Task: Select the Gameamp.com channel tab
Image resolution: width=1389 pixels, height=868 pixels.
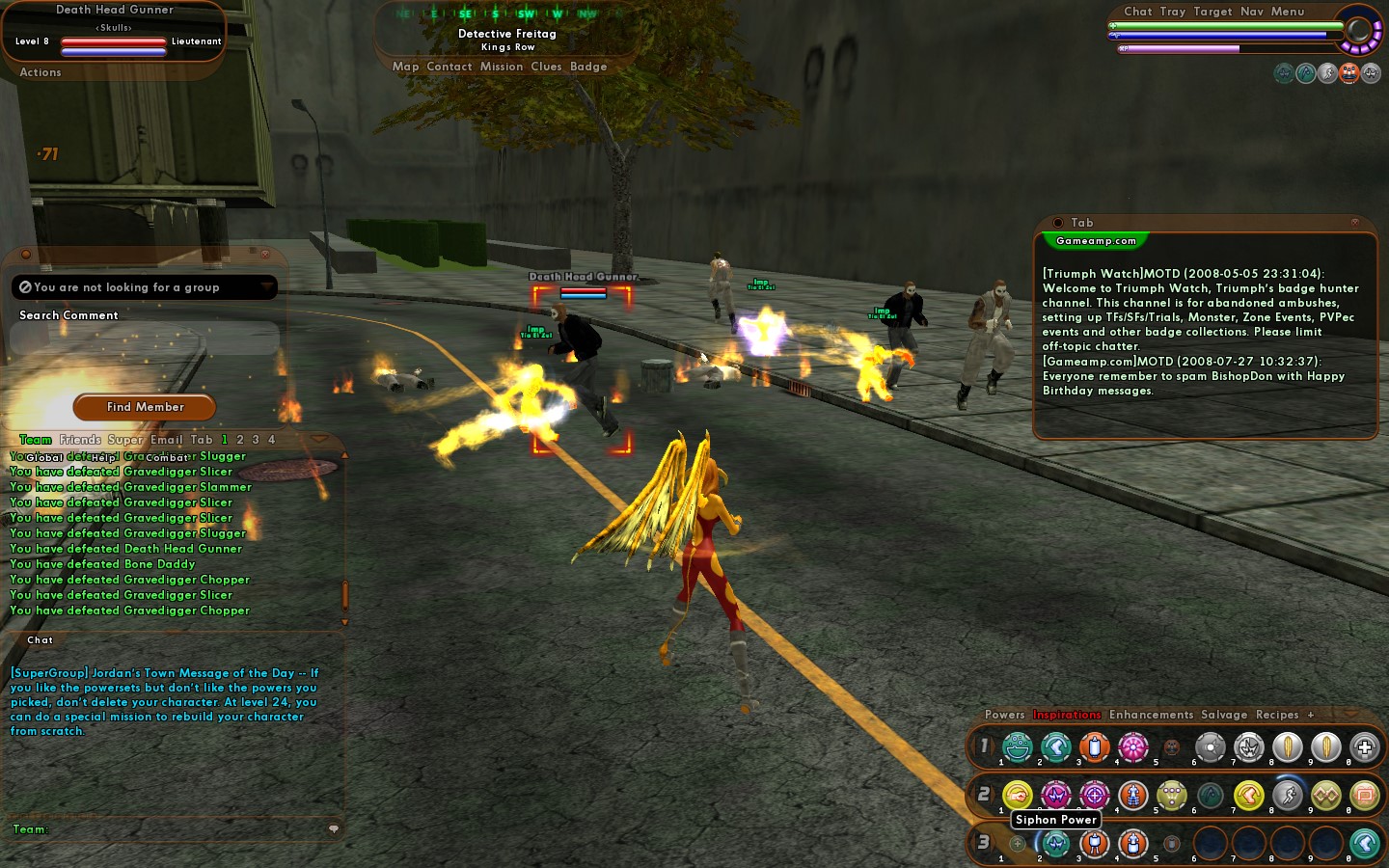Action: point(1096,241)
